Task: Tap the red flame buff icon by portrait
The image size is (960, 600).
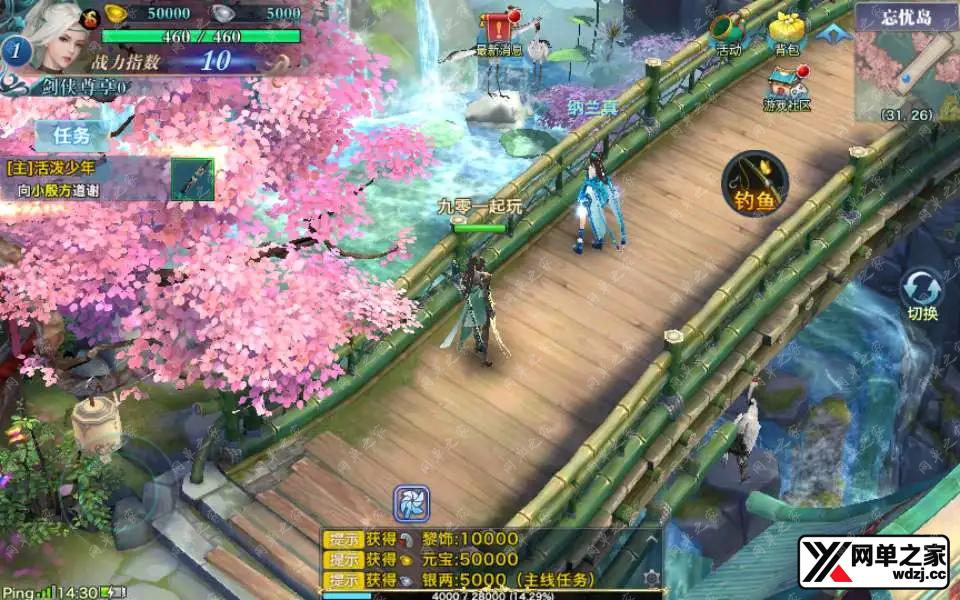Action: point(89,16)
